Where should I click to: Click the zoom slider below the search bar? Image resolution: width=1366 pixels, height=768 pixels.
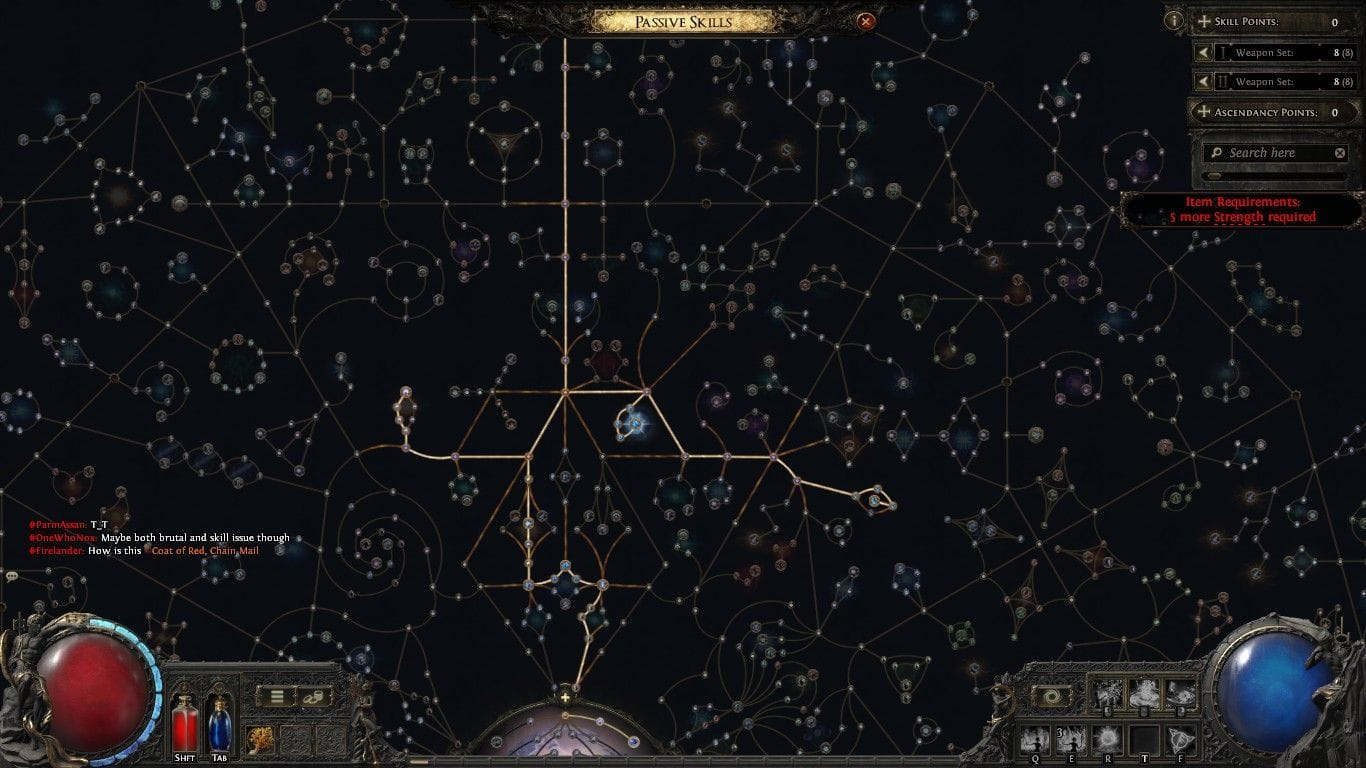click(1213, 176)
